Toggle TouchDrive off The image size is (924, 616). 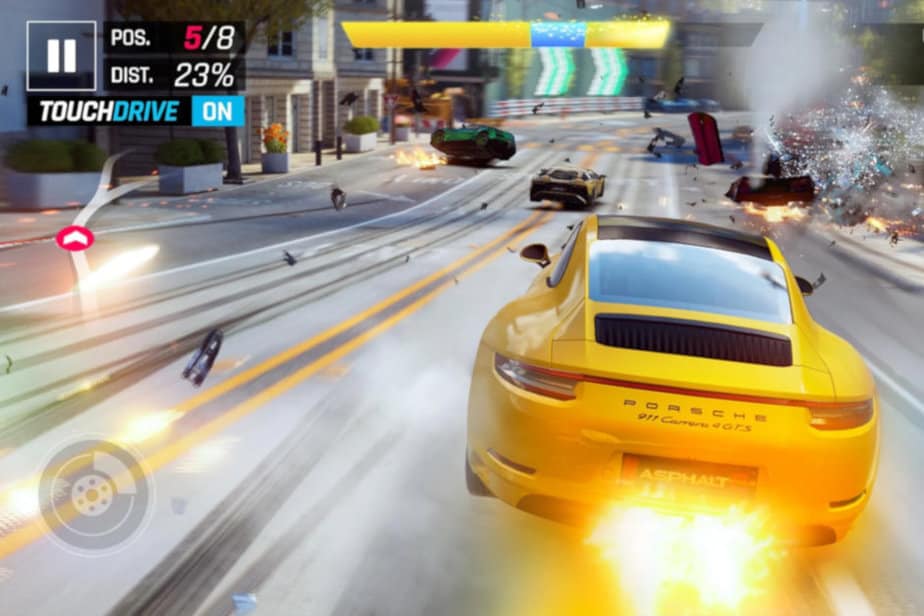[217, 111]
